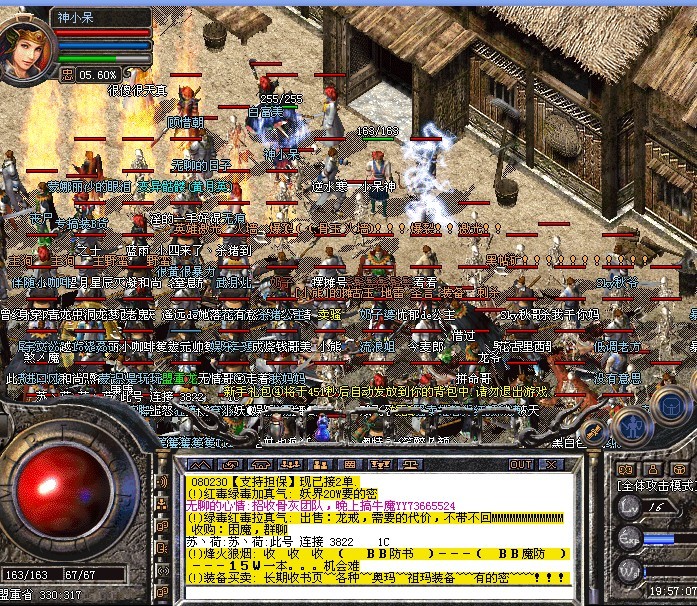The width and height of the screenshot is (697, 606).
Task: Click the OUT button above the chat
Action: point(521,464)
